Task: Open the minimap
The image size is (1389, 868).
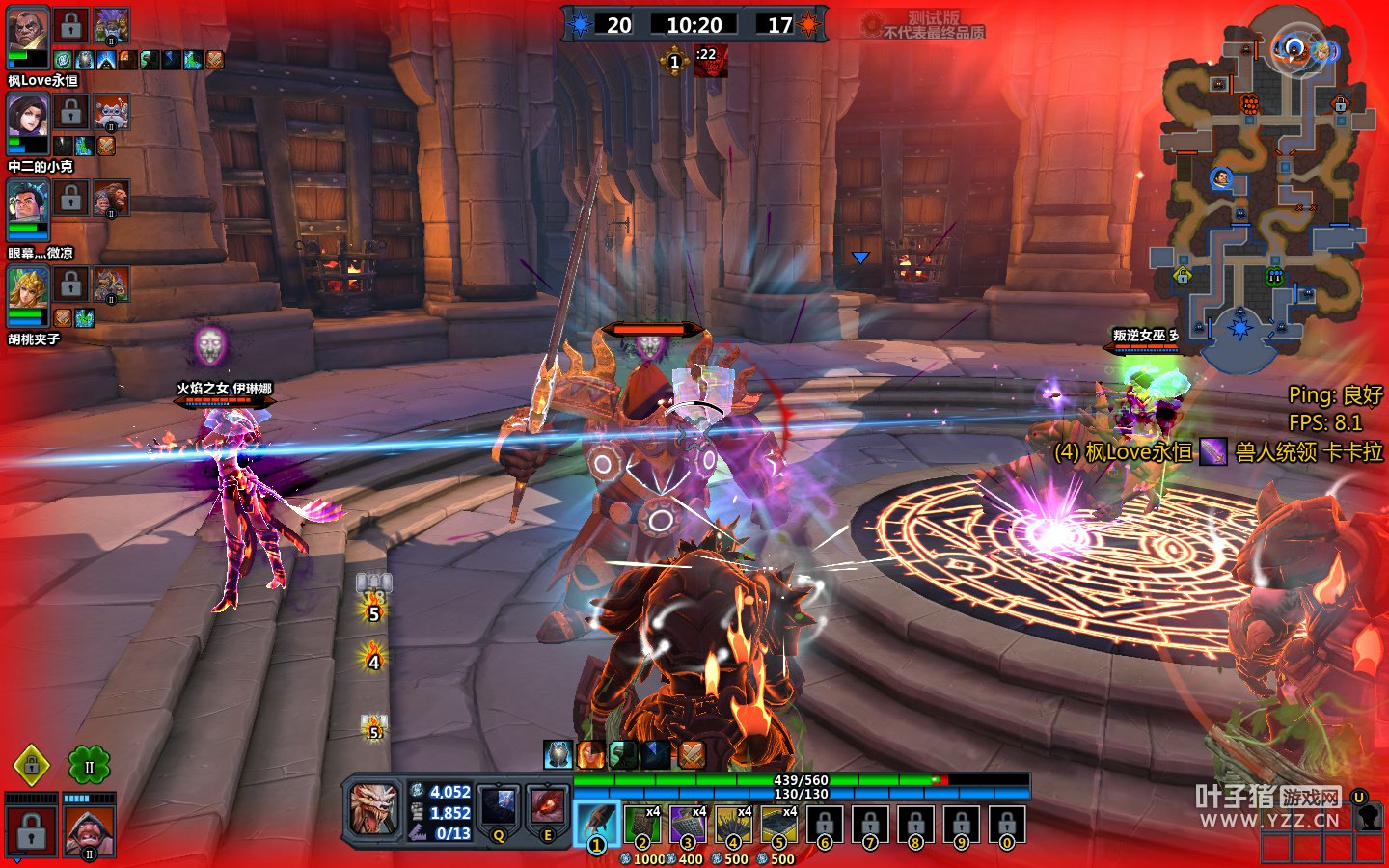Action: pos(1260,193)
